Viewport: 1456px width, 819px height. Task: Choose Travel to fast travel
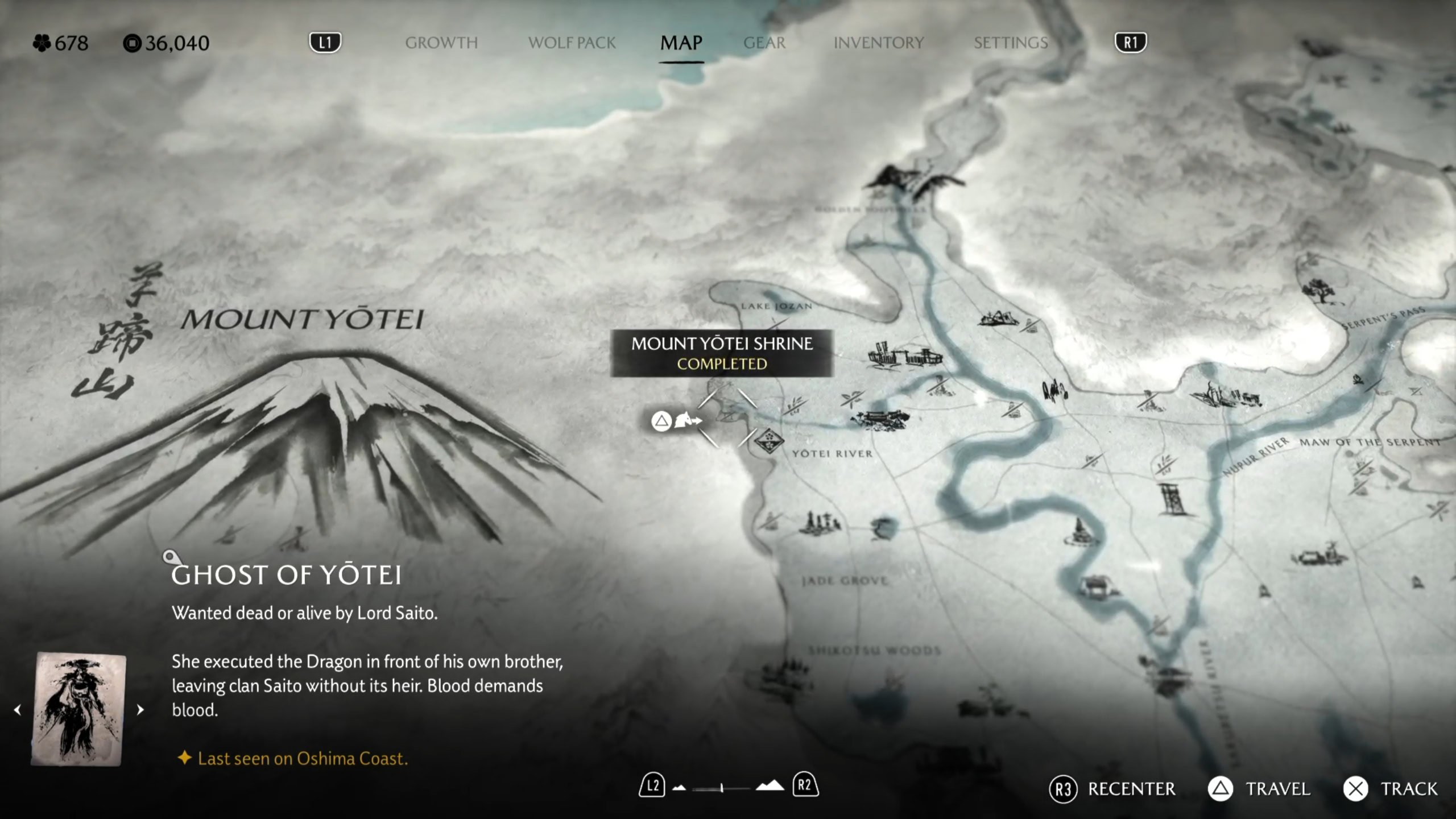1259,789
